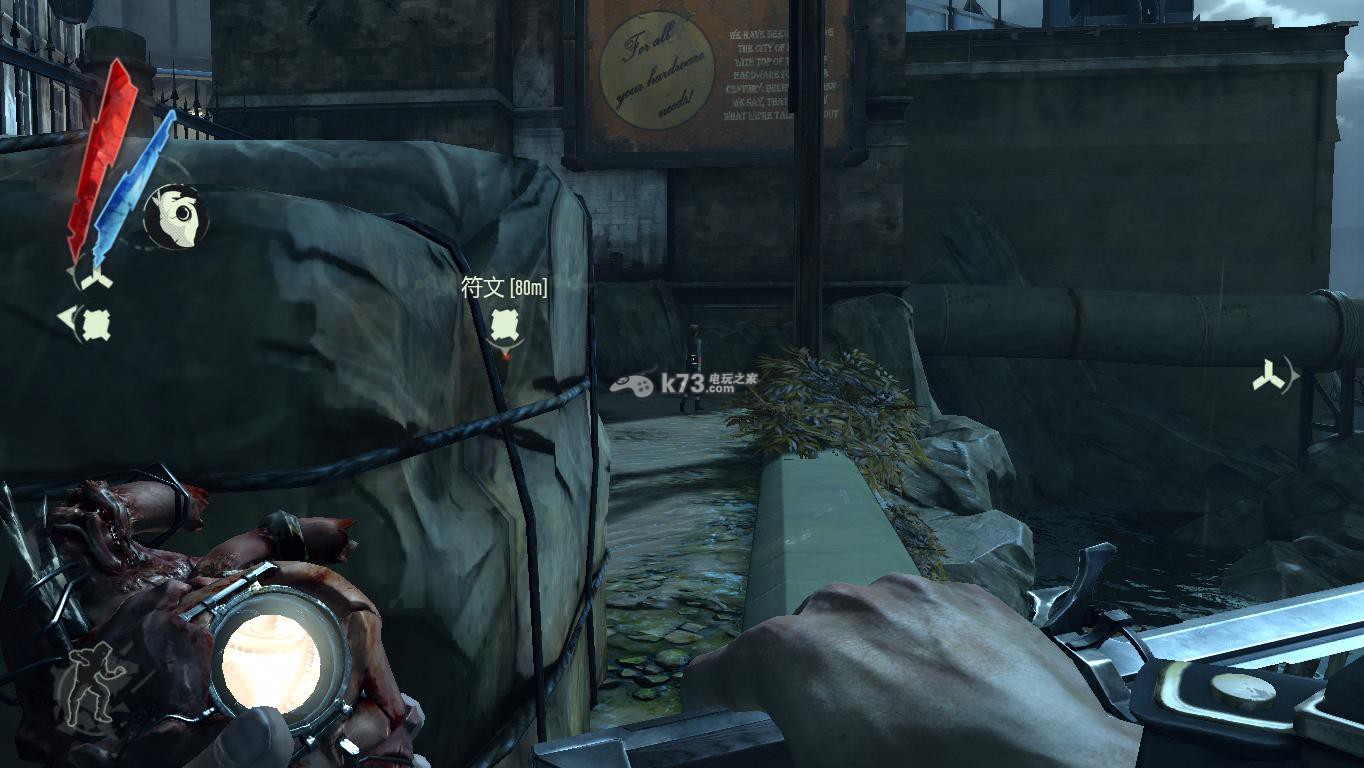
Task: Click the chevron marker below the mana bar
Action: point(97,280)
